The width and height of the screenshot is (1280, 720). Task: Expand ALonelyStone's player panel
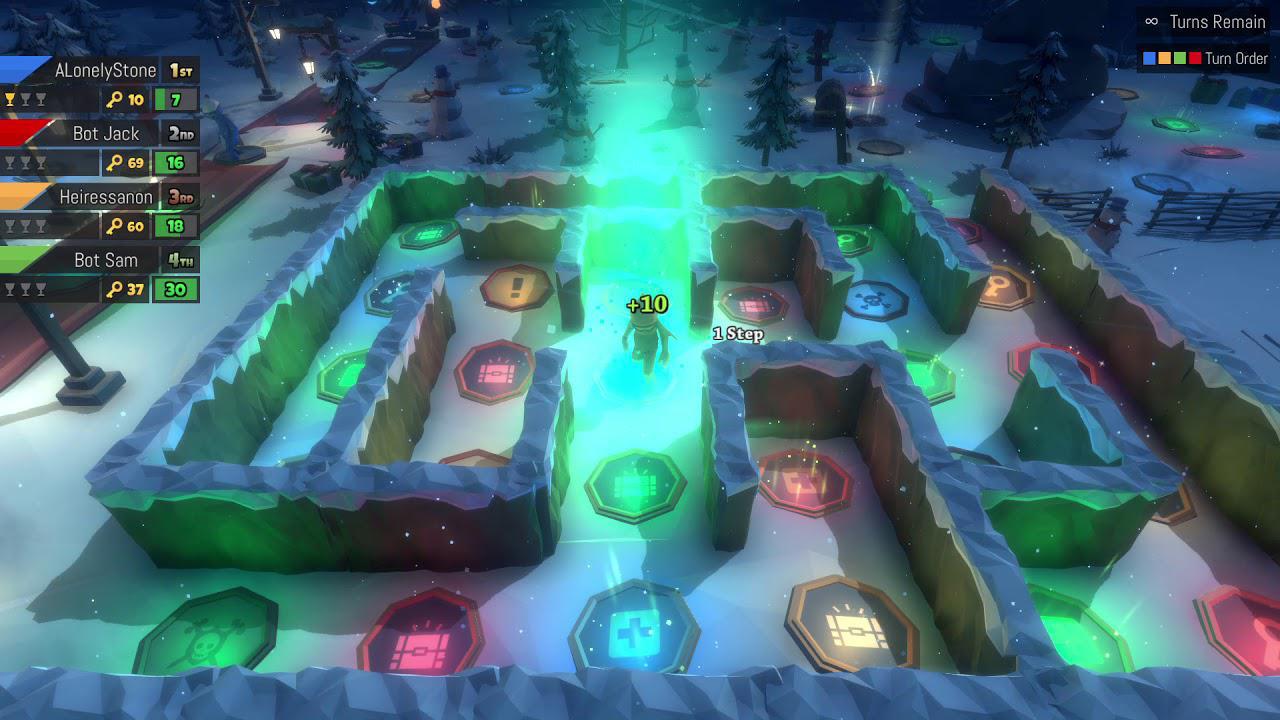pos(103,70)
